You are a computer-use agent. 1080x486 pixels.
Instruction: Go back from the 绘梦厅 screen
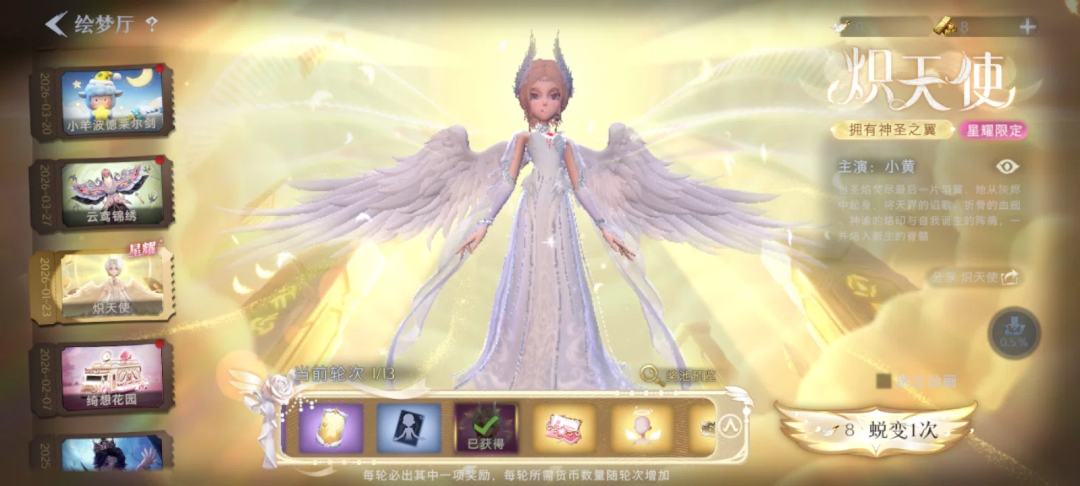(x=56, y=24)
